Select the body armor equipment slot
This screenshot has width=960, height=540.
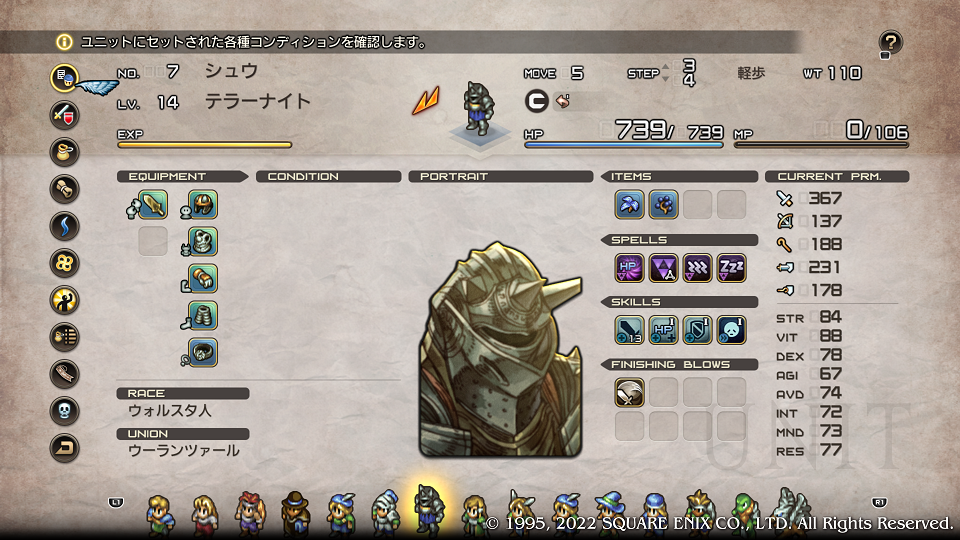[x=203, y=242]
